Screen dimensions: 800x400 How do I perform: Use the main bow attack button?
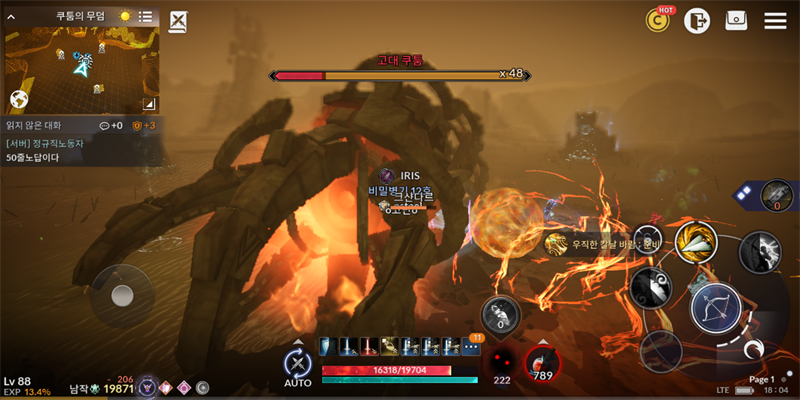pyautogui.click(x=716, y=308)
